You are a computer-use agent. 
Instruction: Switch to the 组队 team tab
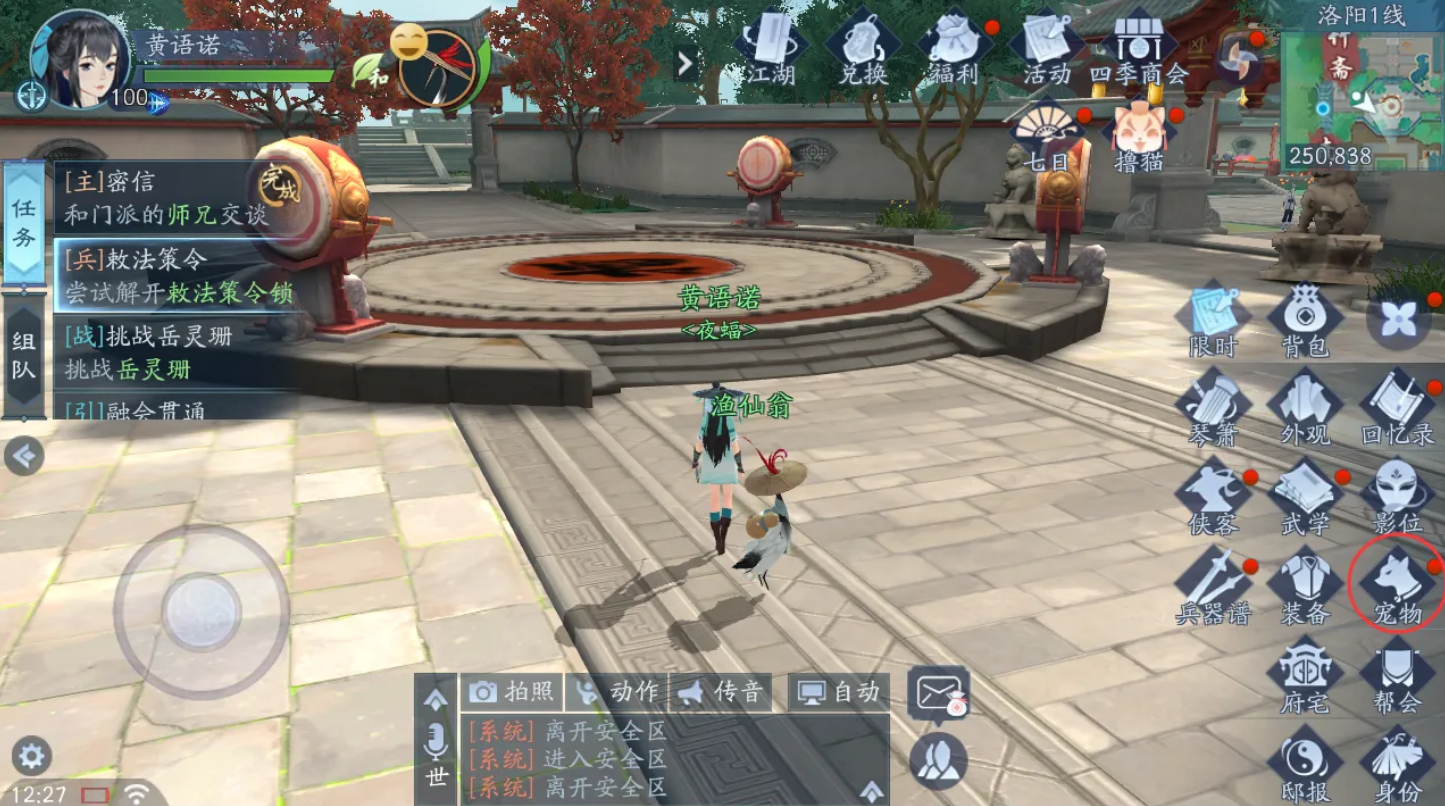[24, 356]
